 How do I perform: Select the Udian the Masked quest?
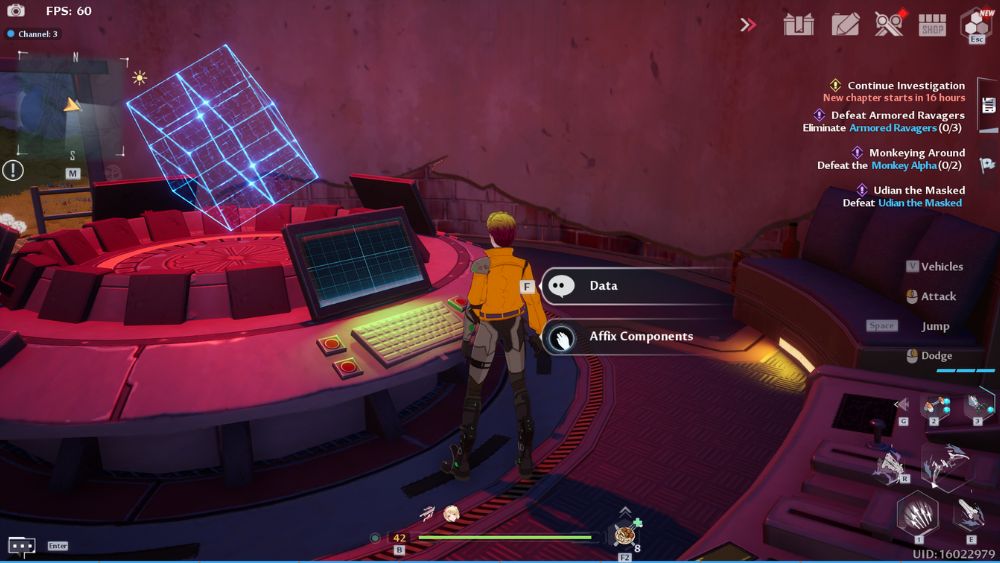point(915,190)
